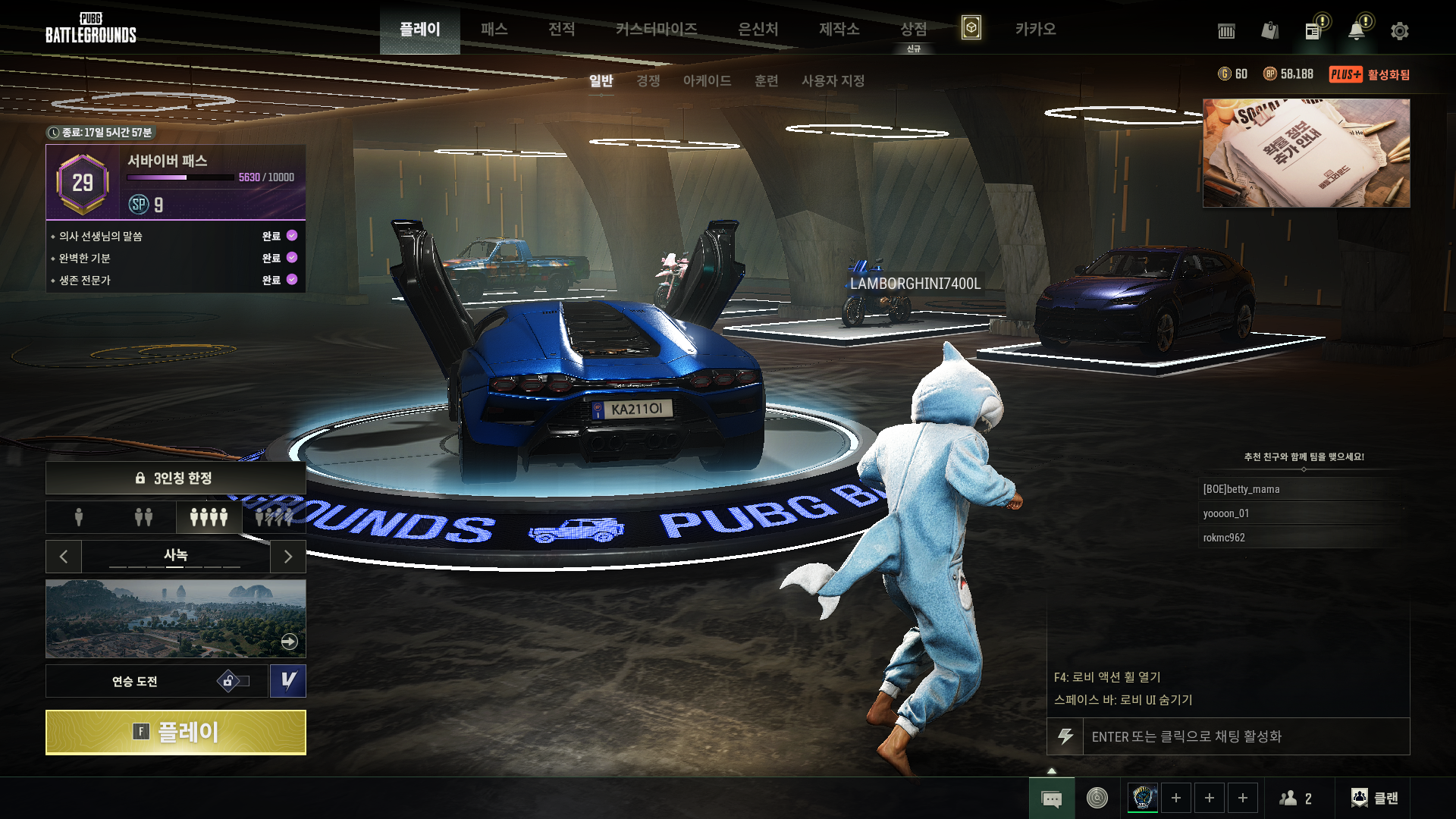View the news banner thumbnail
The image size is (1456, 819).
coord(1306,153)
